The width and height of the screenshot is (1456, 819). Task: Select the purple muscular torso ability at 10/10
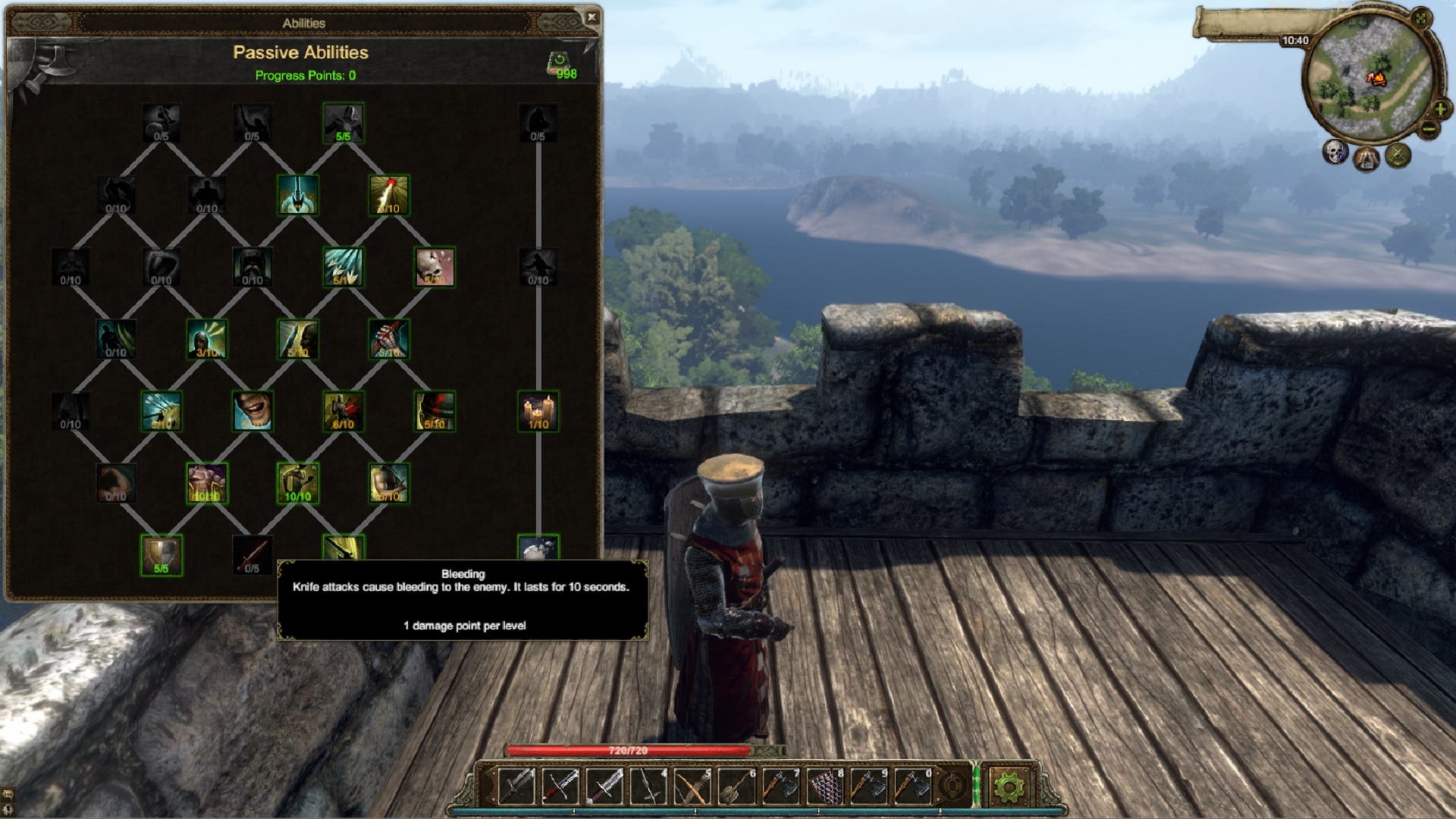pyautogui.click(x=207, y=483)
